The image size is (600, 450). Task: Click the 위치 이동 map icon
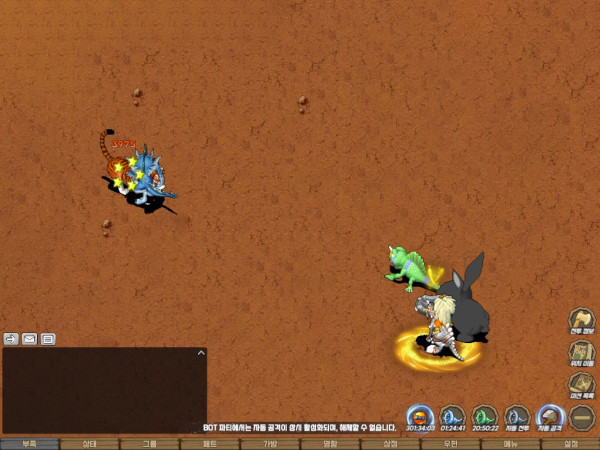[582, 353]
